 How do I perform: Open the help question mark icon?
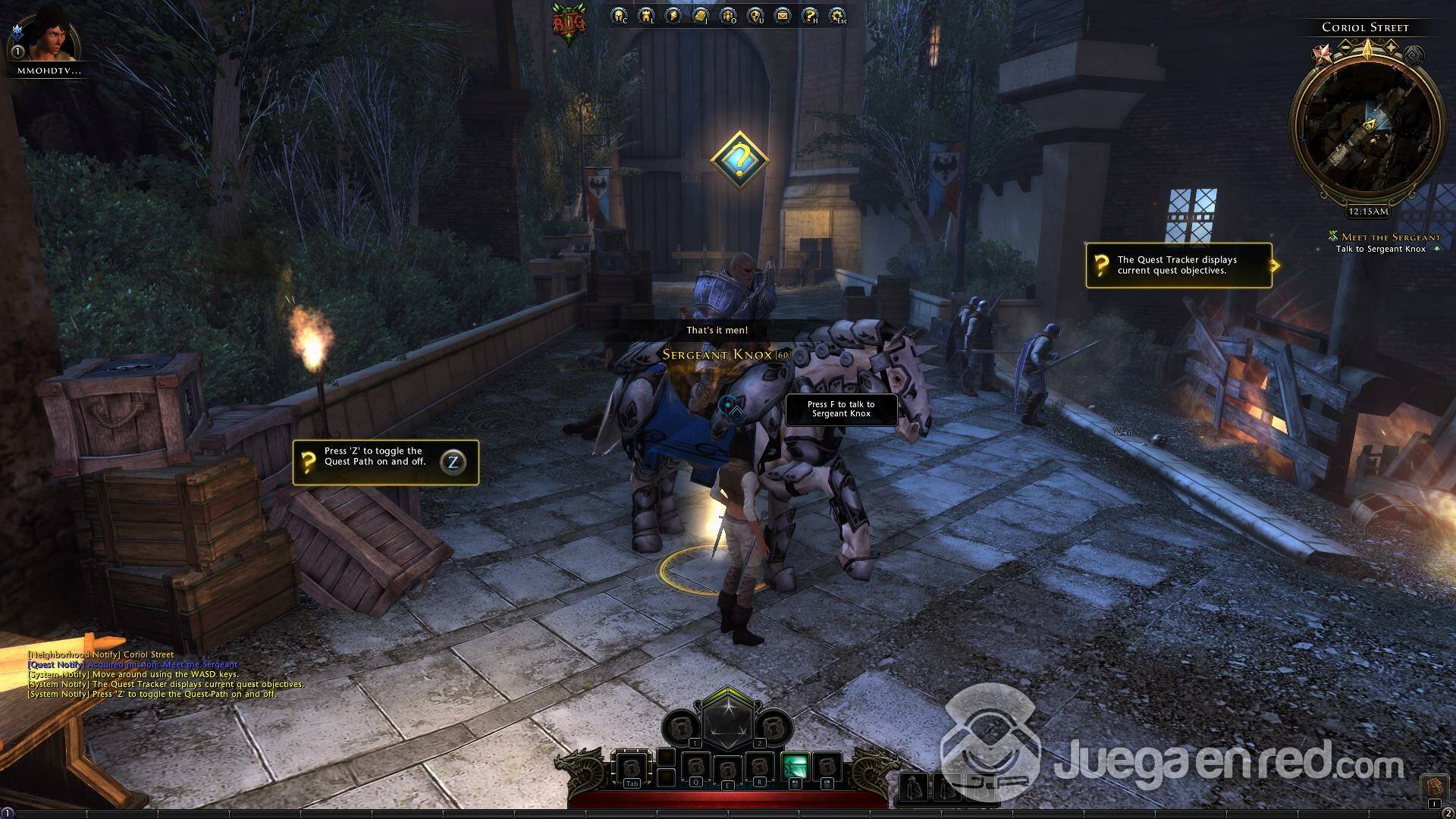click(810, 16)
